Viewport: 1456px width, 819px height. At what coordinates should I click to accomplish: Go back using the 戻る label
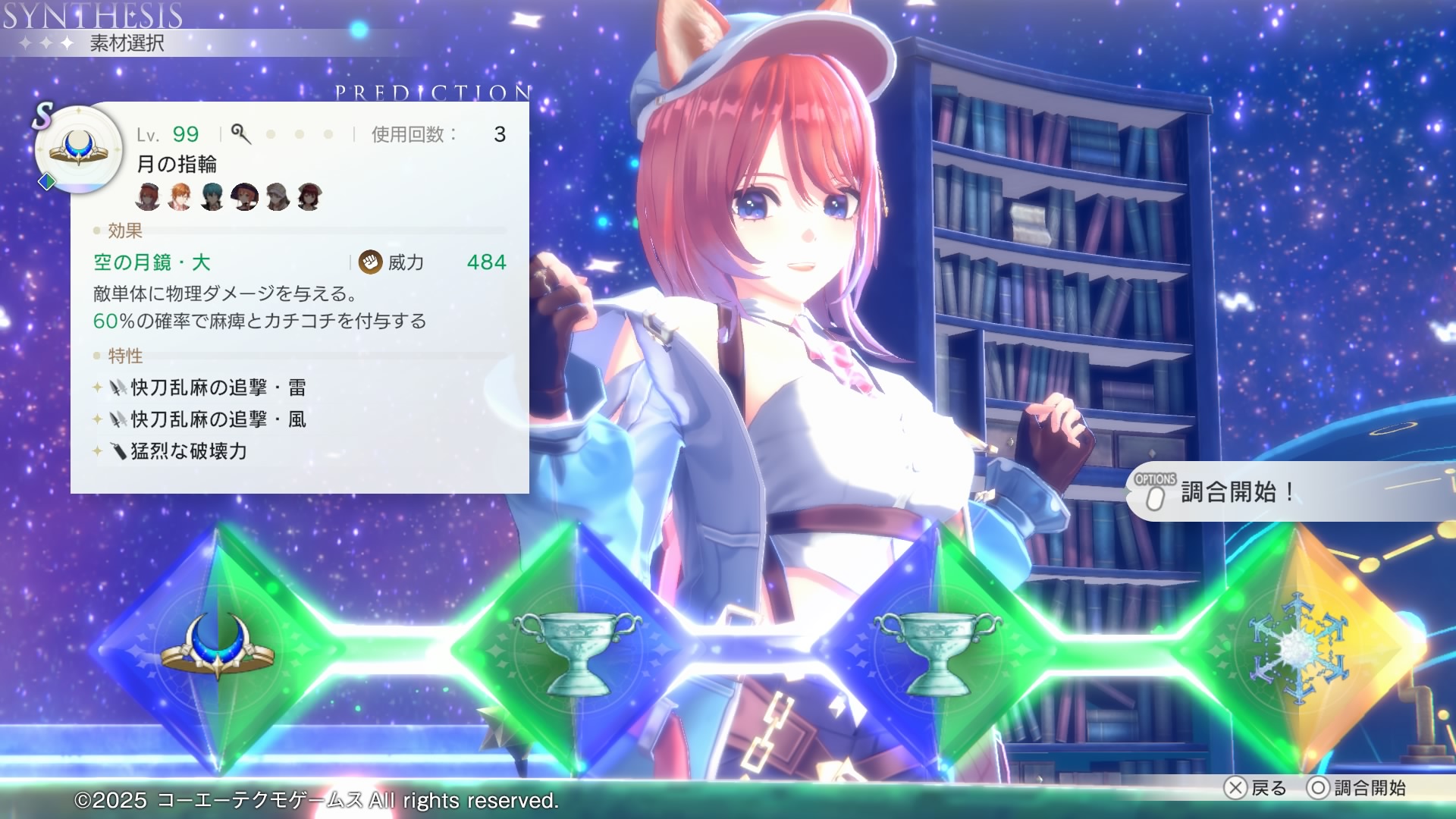tap(1268, 788)
